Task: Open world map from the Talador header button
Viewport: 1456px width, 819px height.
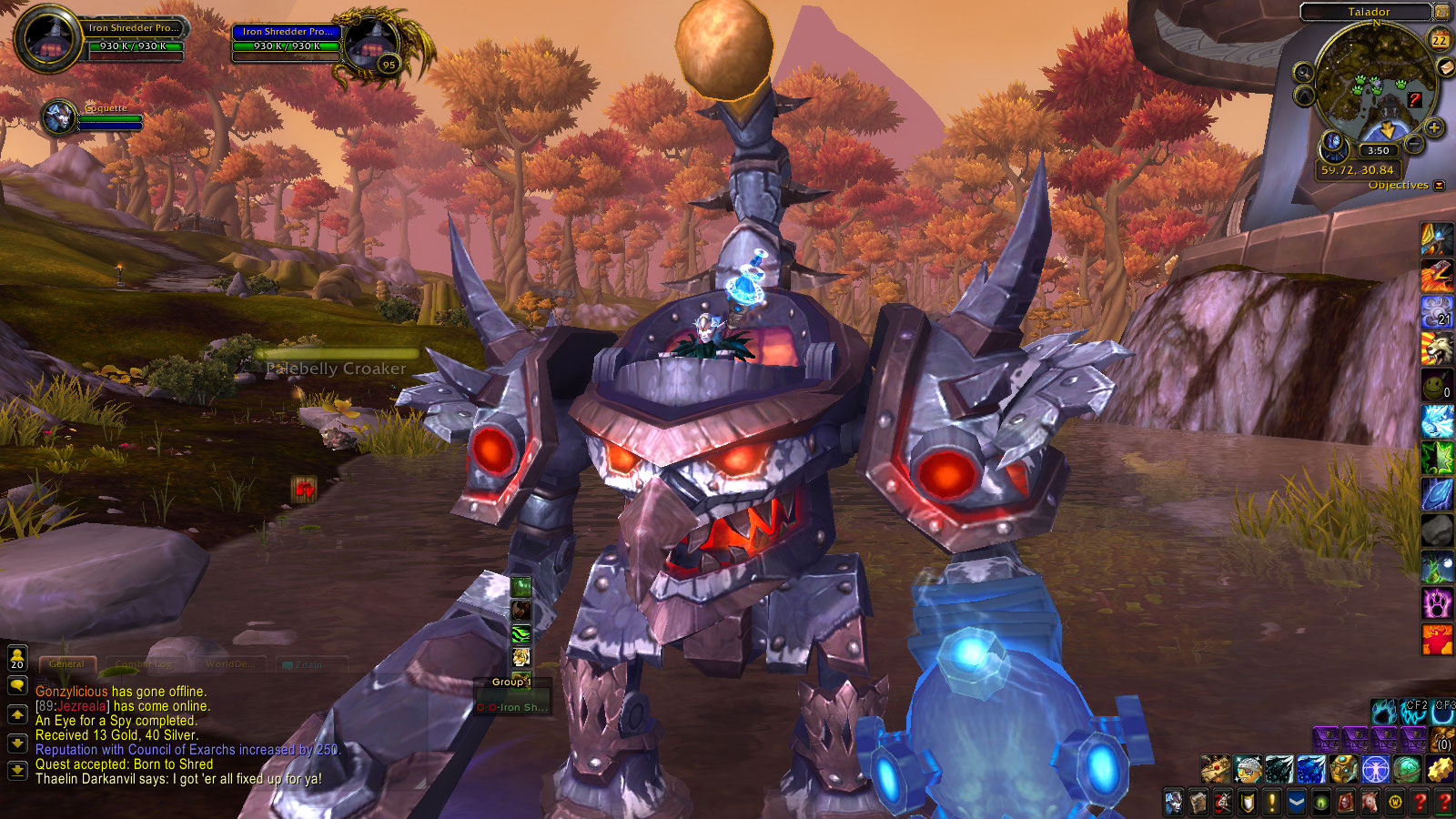Action: coord(1442,12)
